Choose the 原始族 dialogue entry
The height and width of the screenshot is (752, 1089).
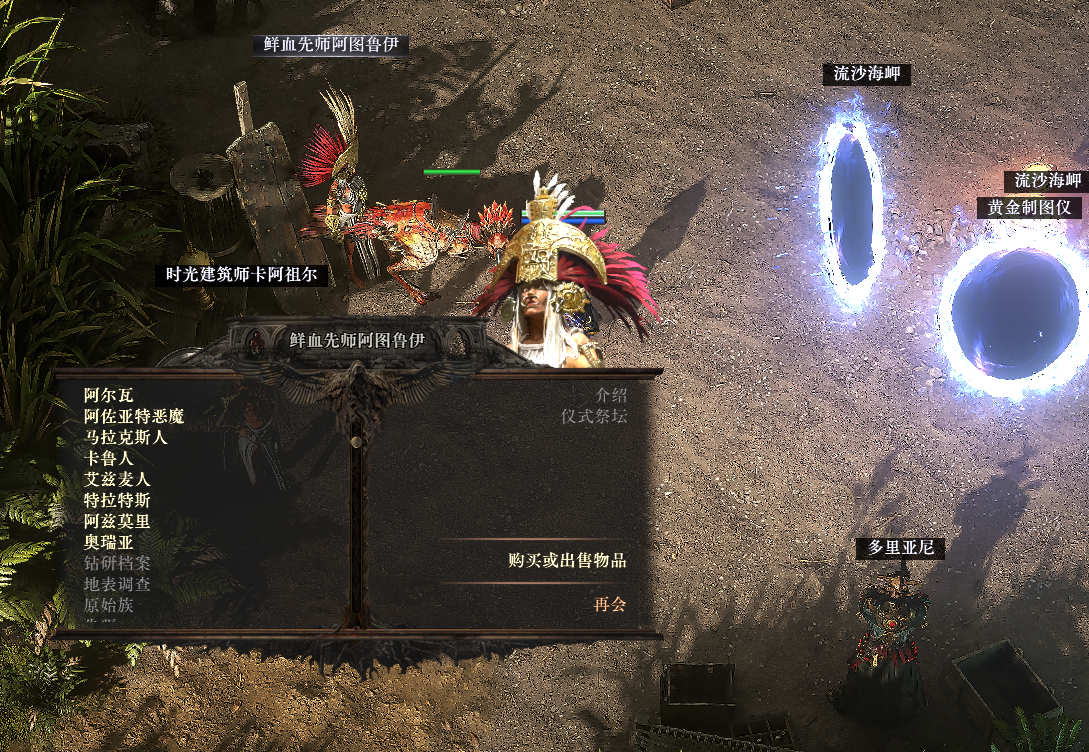point(108,605)
